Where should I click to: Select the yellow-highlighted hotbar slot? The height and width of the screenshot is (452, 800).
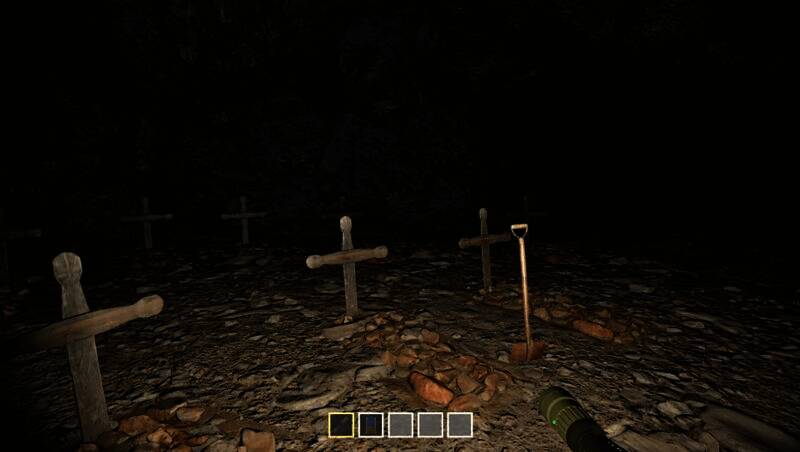(x=340, y=425)
